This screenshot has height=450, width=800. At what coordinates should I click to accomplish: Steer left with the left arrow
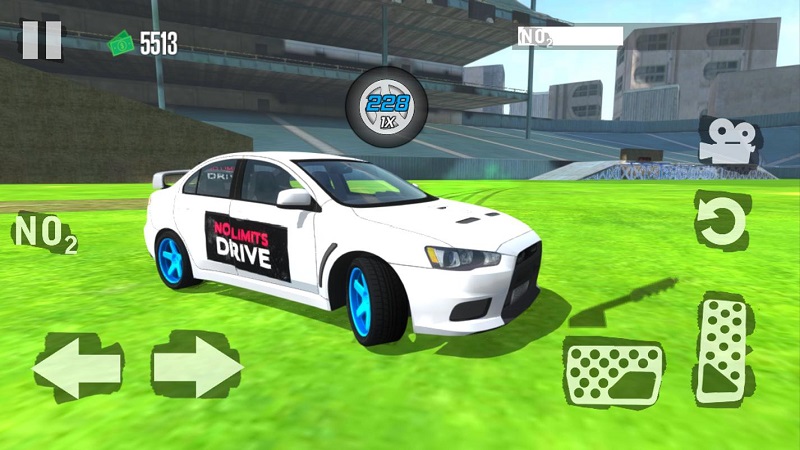[78, 367]
